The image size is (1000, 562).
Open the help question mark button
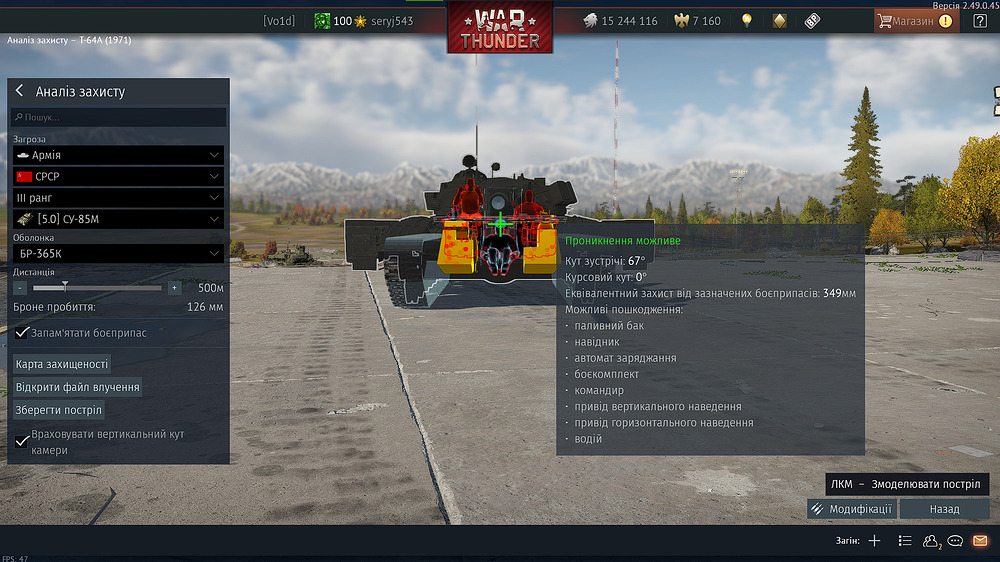(x=979, y=20)
